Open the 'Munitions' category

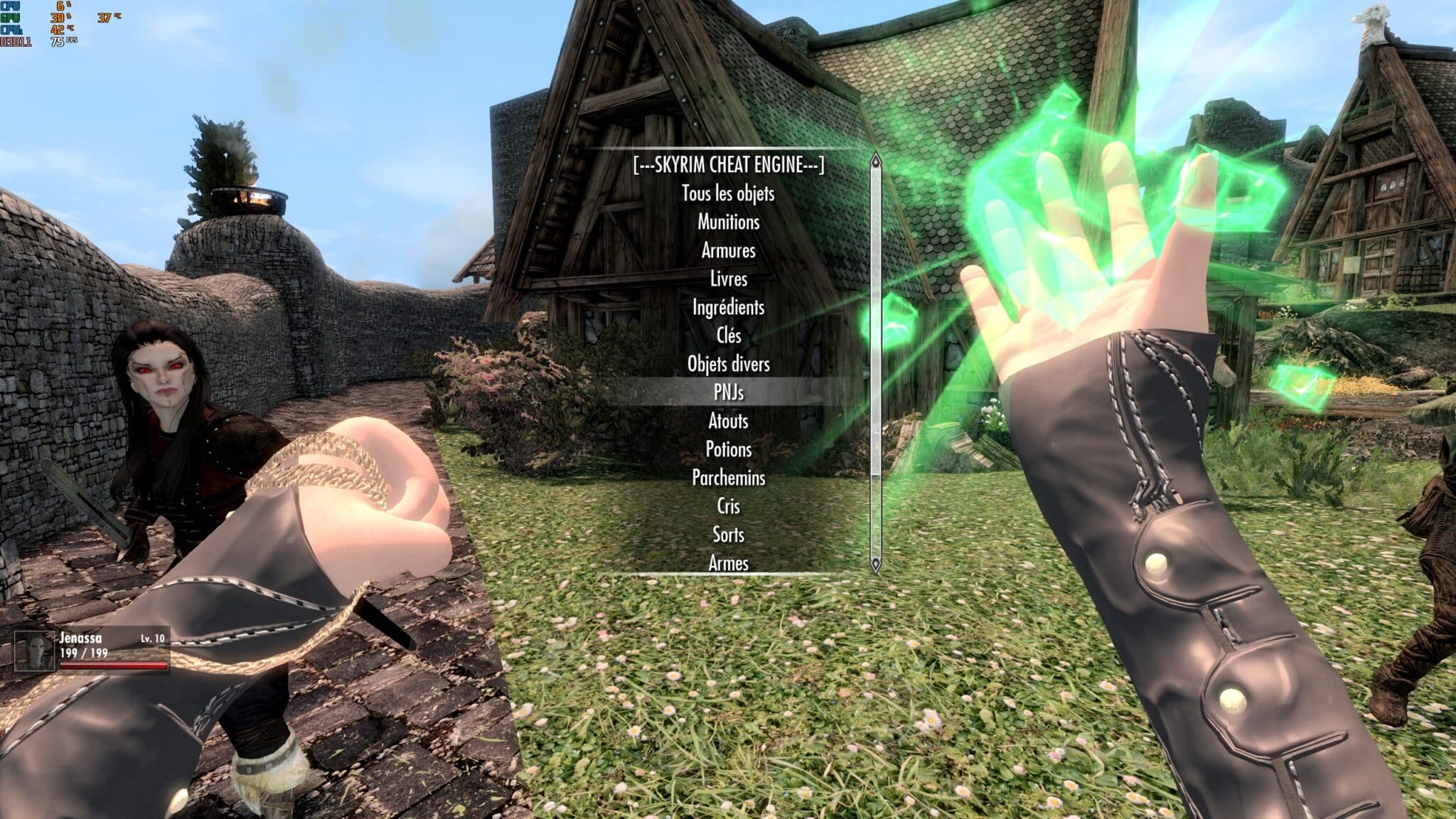click(x=728, y=223)
